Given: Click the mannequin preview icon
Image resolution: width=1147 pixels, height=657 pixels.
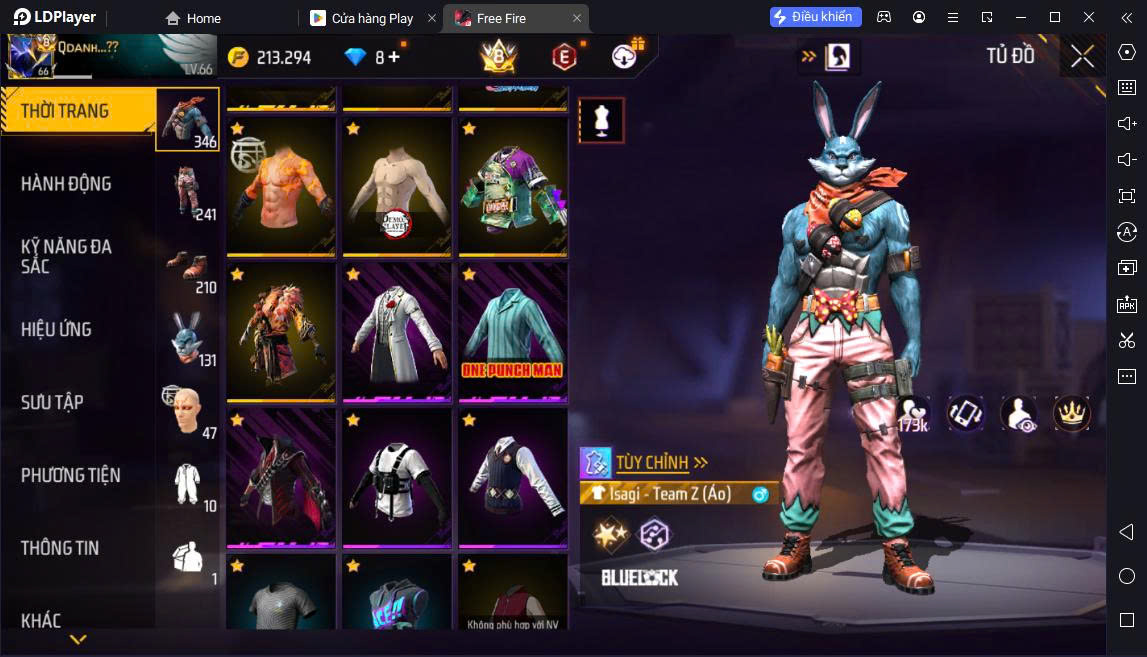Looking at the screenshot, I should click(601, 120).
